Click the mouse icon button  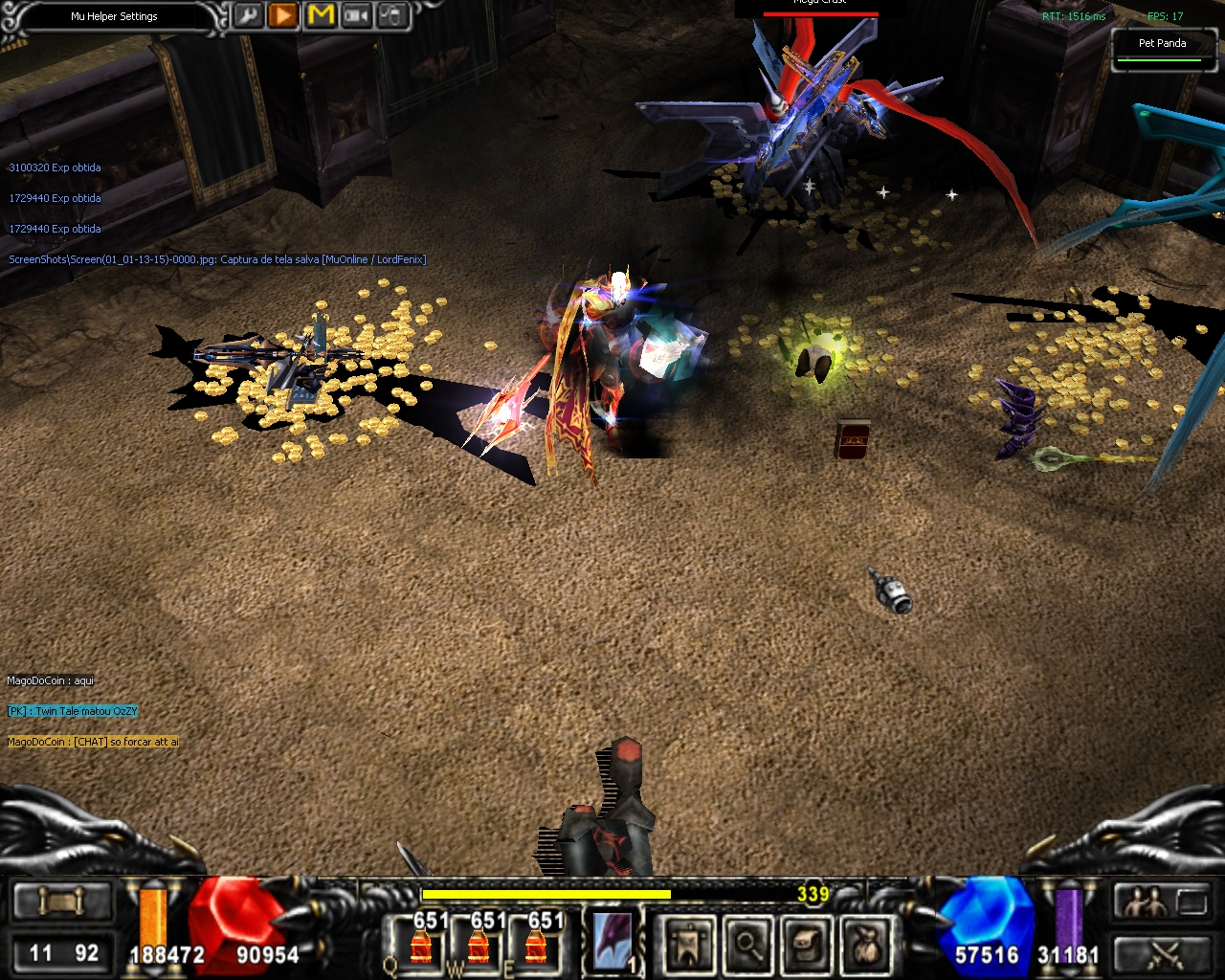392,16
